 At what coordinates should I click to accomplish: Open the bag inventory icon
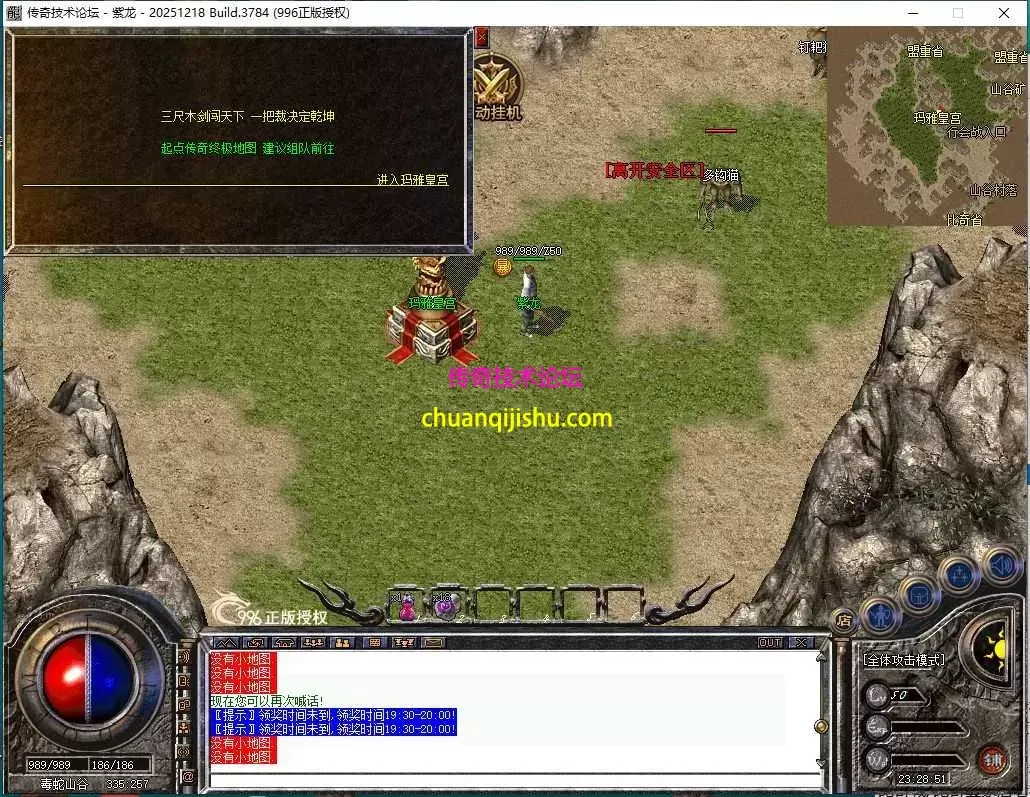tap(918, 594)
